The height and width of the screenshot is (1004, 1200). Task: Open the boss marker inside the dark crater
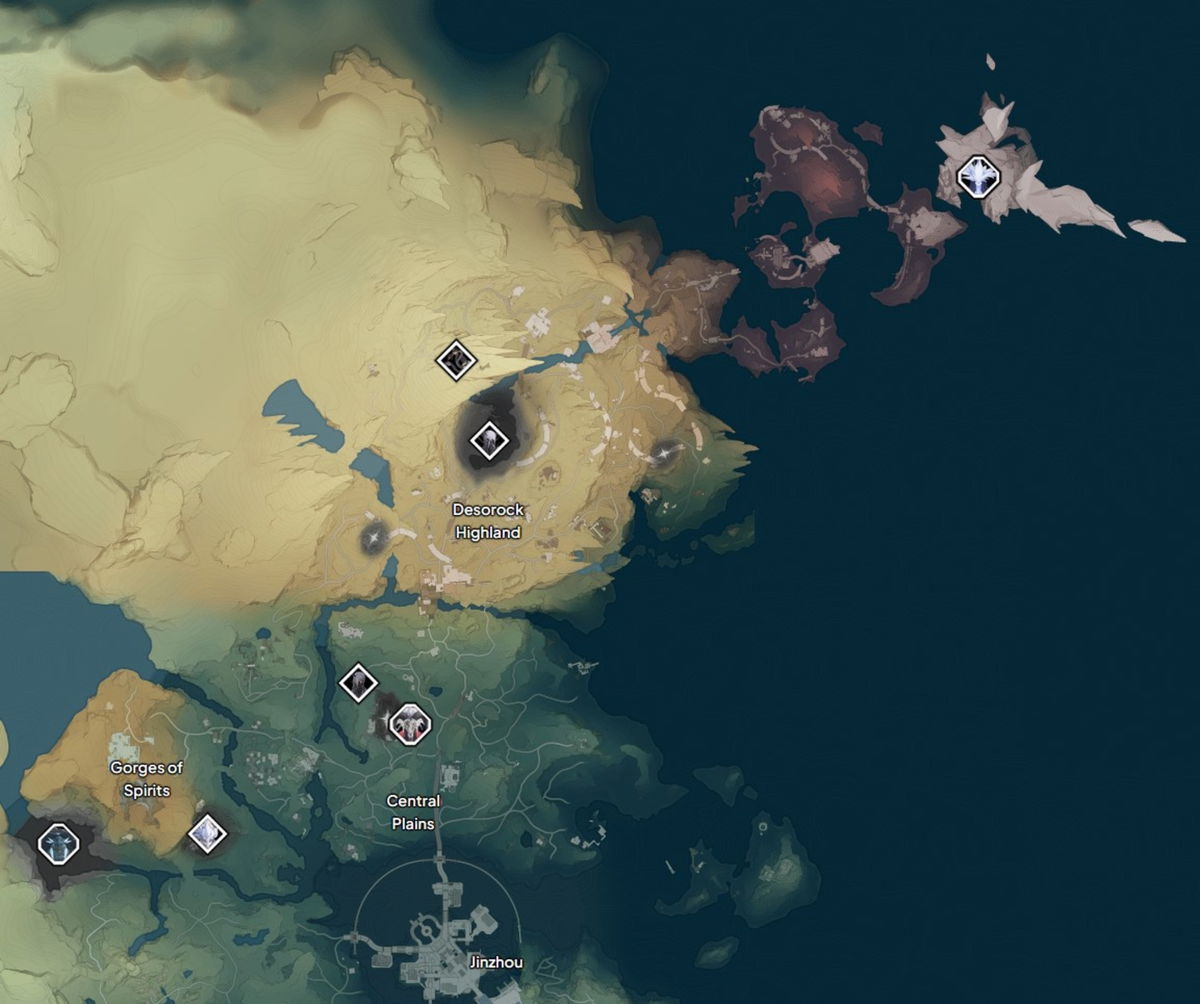click(488, 438)
